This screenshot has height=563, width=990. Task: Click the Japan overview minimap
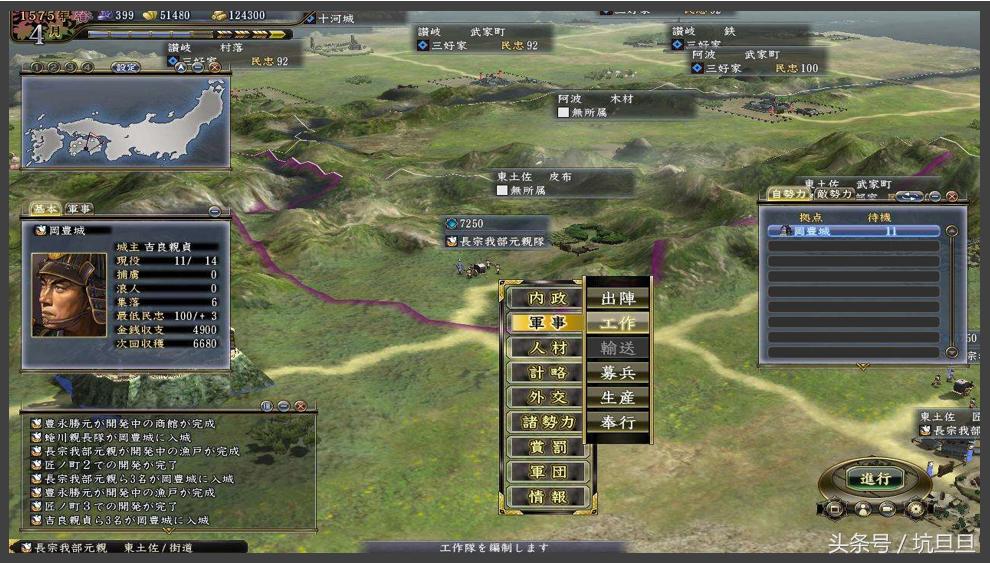coord(126,122)
